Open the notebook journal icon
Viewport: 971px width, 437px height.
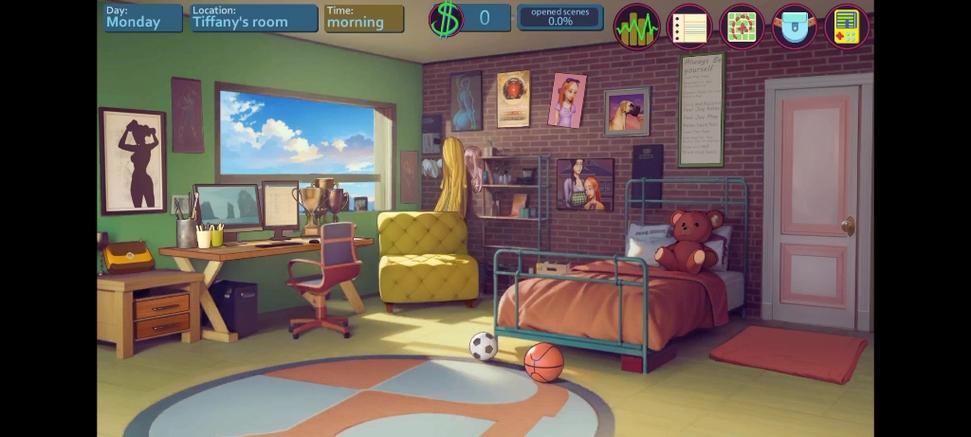click(x=689, y=27)
